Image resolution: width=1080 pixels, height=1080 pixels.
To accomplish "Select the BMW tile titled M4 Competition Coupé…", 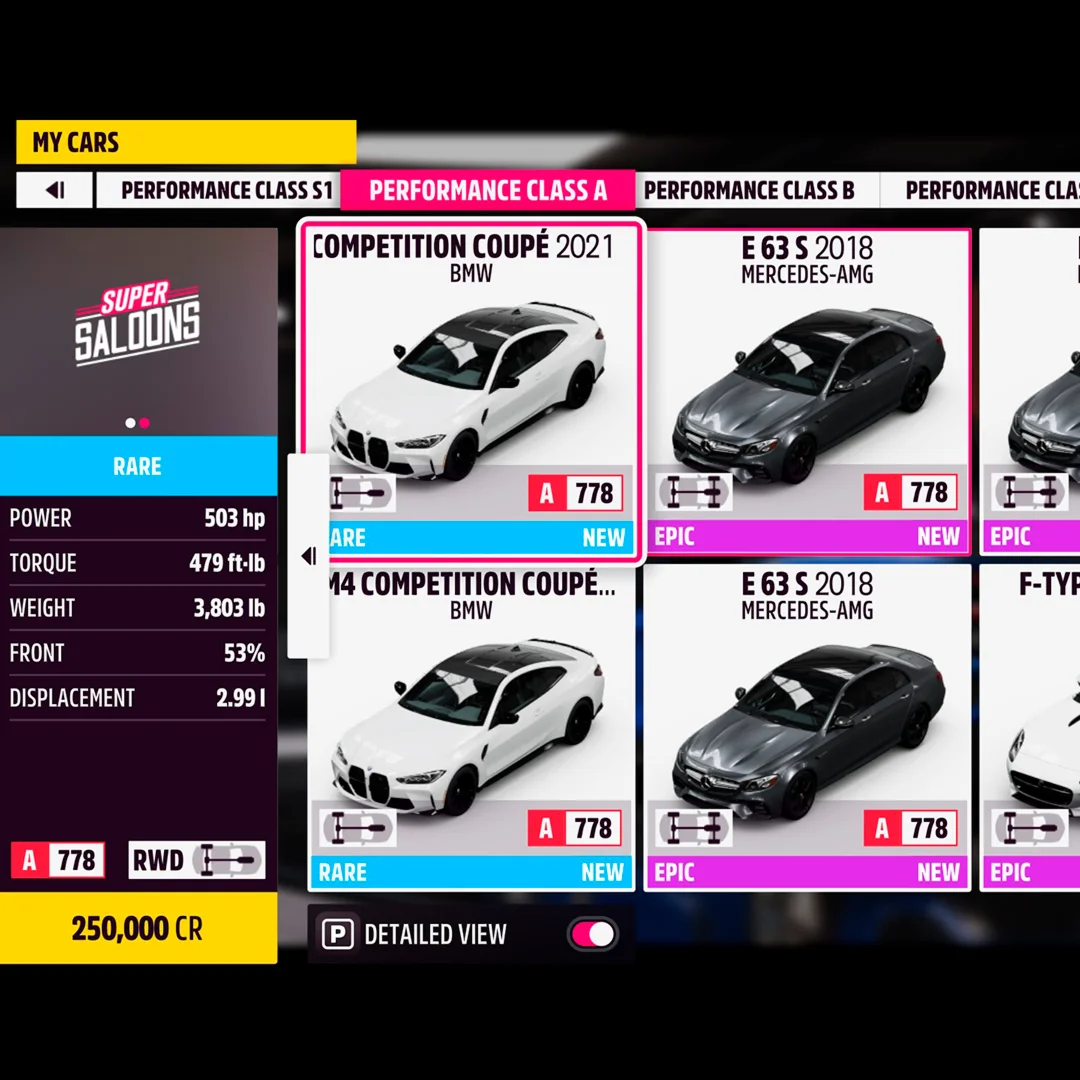I will (x=472, y=725).
